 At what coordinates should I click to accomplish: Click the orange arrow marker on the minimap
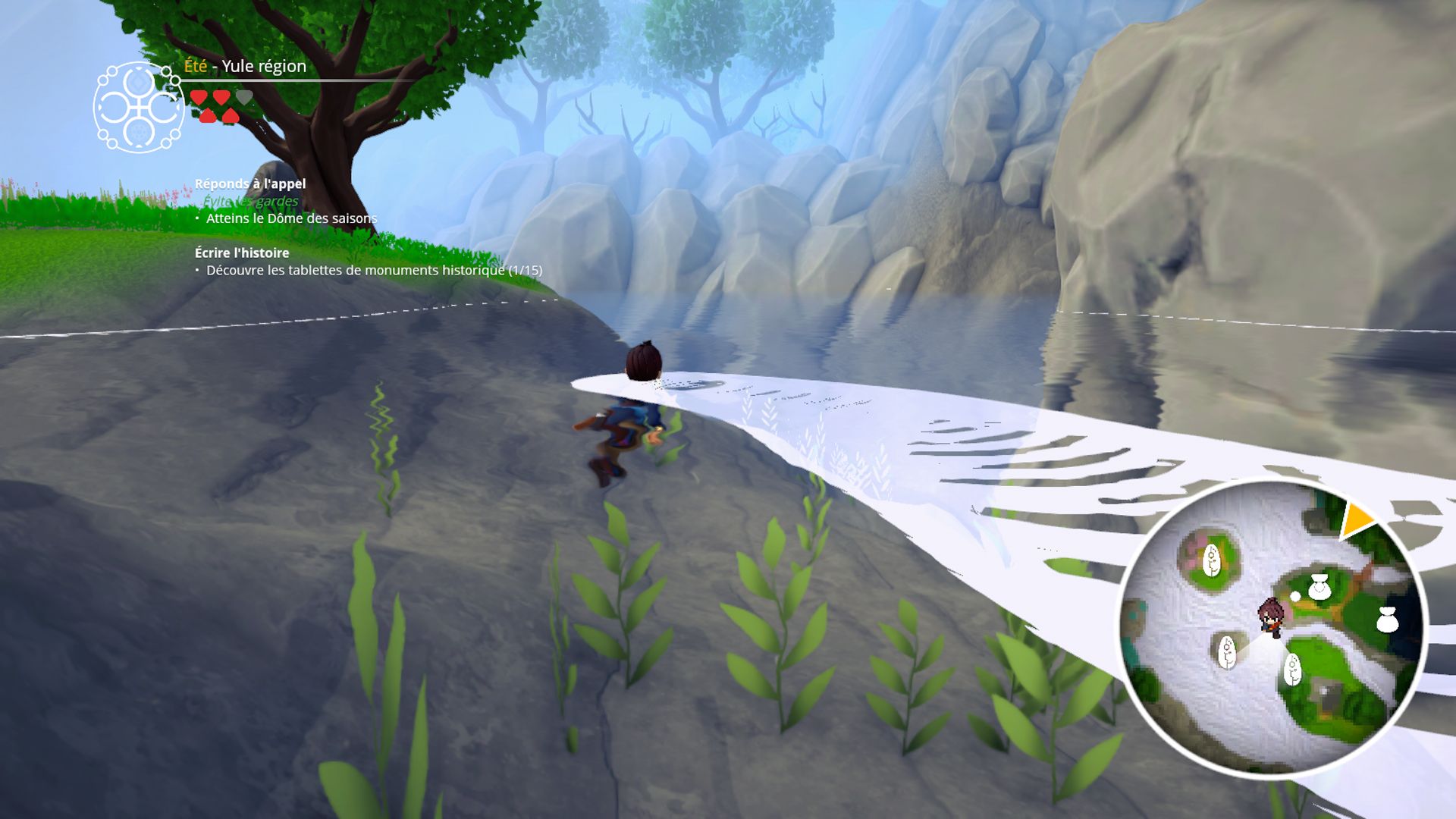[1356, 520]
